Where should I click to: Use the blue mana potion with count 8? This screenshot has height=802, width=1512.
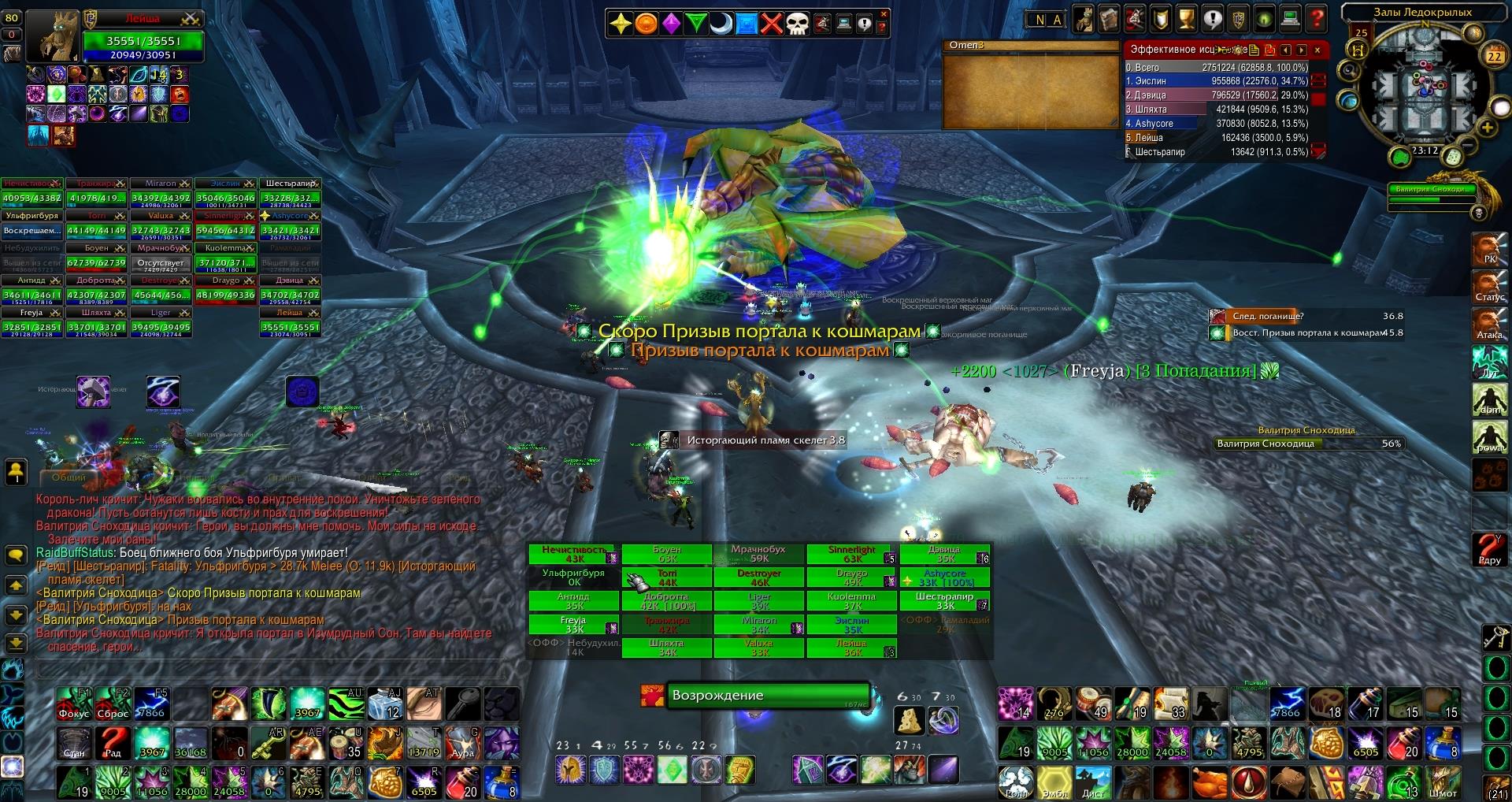[x=502, y=782]
